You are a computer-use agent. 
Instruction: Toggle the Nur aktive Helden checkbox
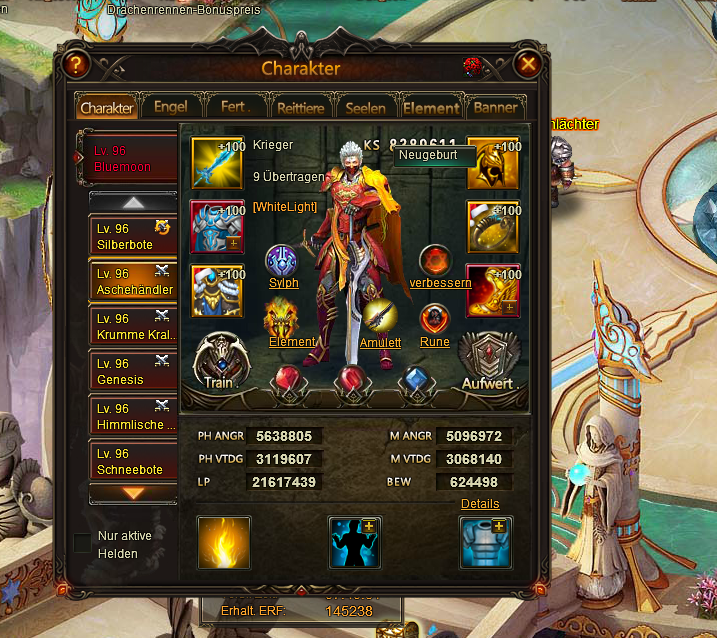click(82, 543)
